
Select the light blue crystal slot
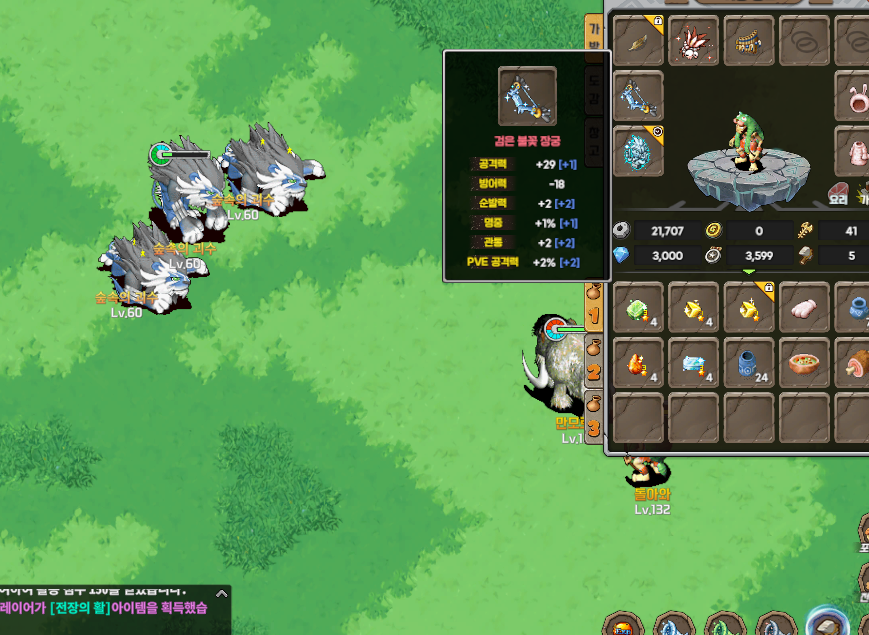(693, 363)
